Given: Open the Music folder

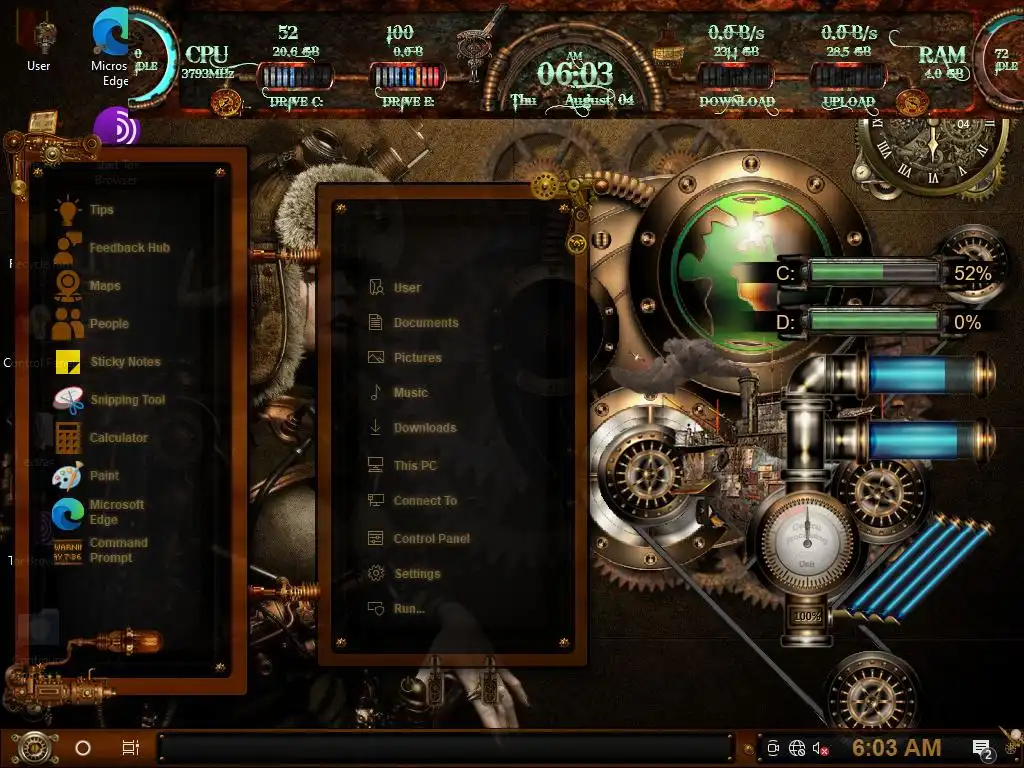Looking at the screenshot, I should point(410,393).
